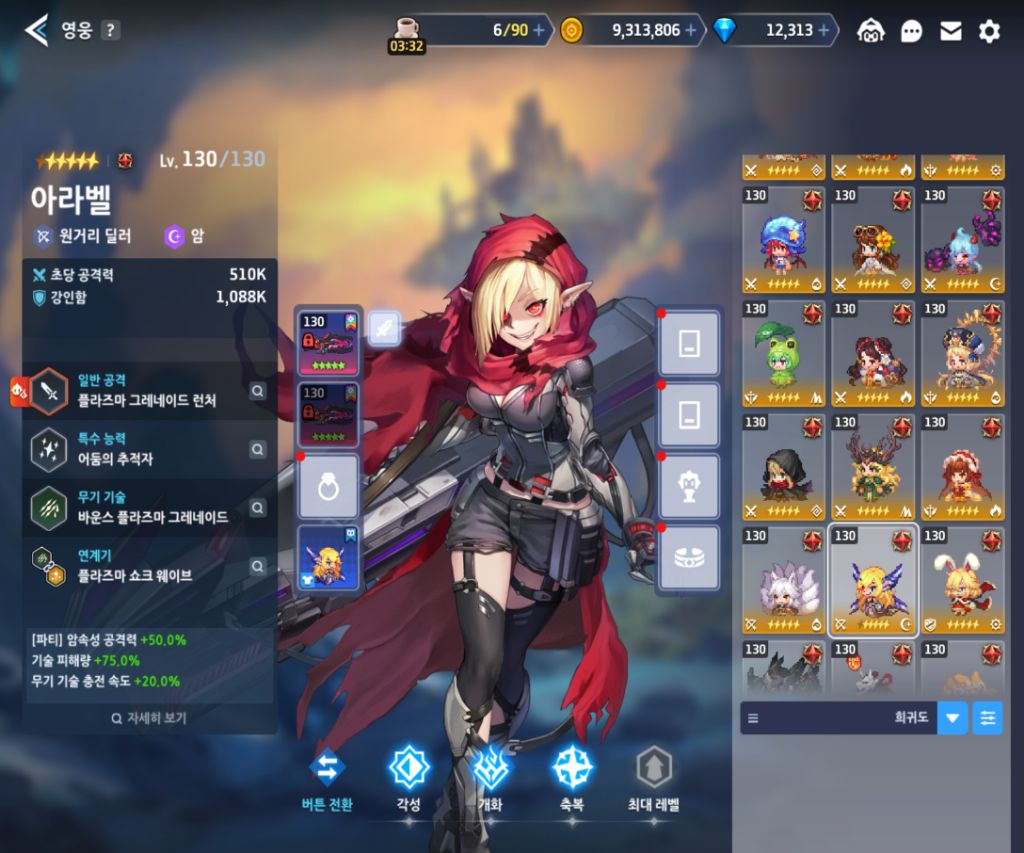Add more gold coins
Image resolution: width=1024 pixels, height=853 pixels.
click(x=690, y=30)
